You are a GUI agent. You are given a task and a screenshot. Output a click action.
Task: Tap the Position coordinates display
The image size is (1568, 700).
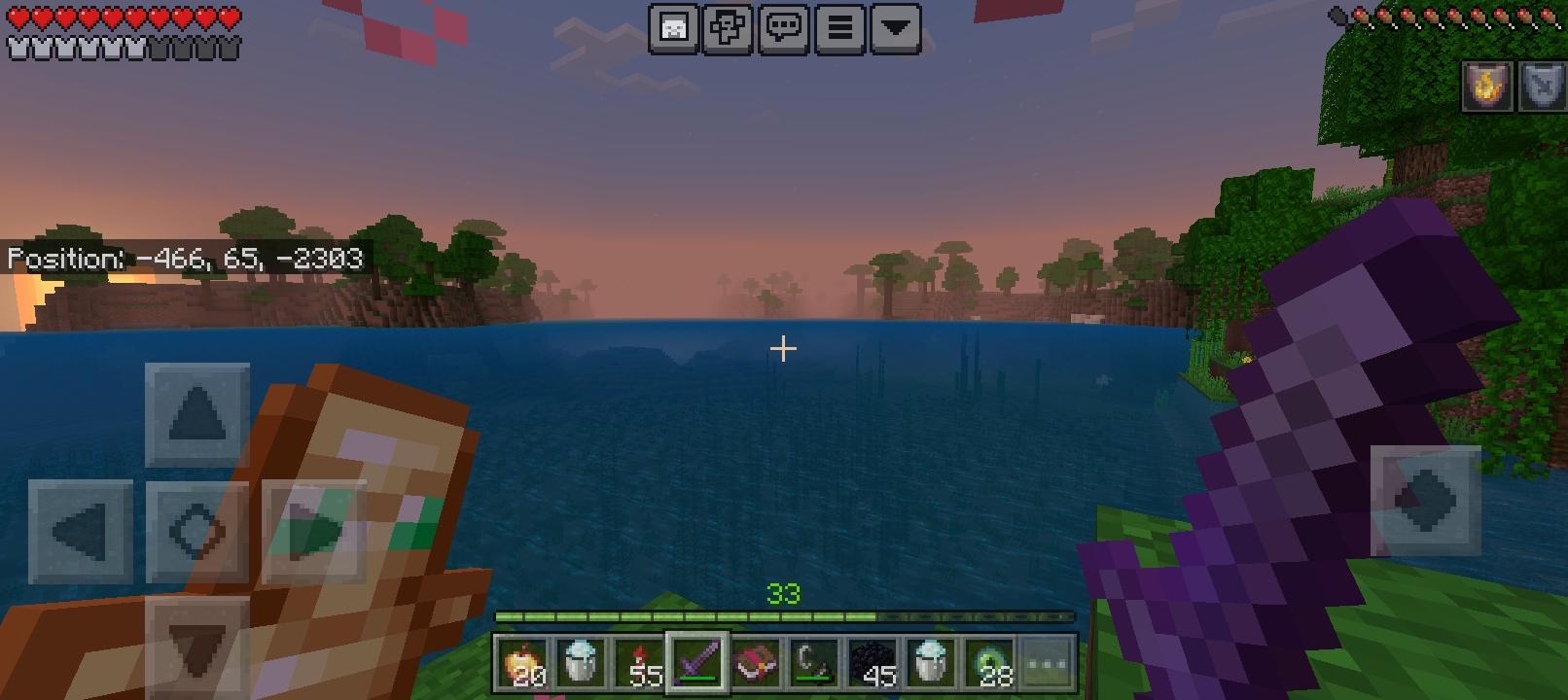point(184,260)
